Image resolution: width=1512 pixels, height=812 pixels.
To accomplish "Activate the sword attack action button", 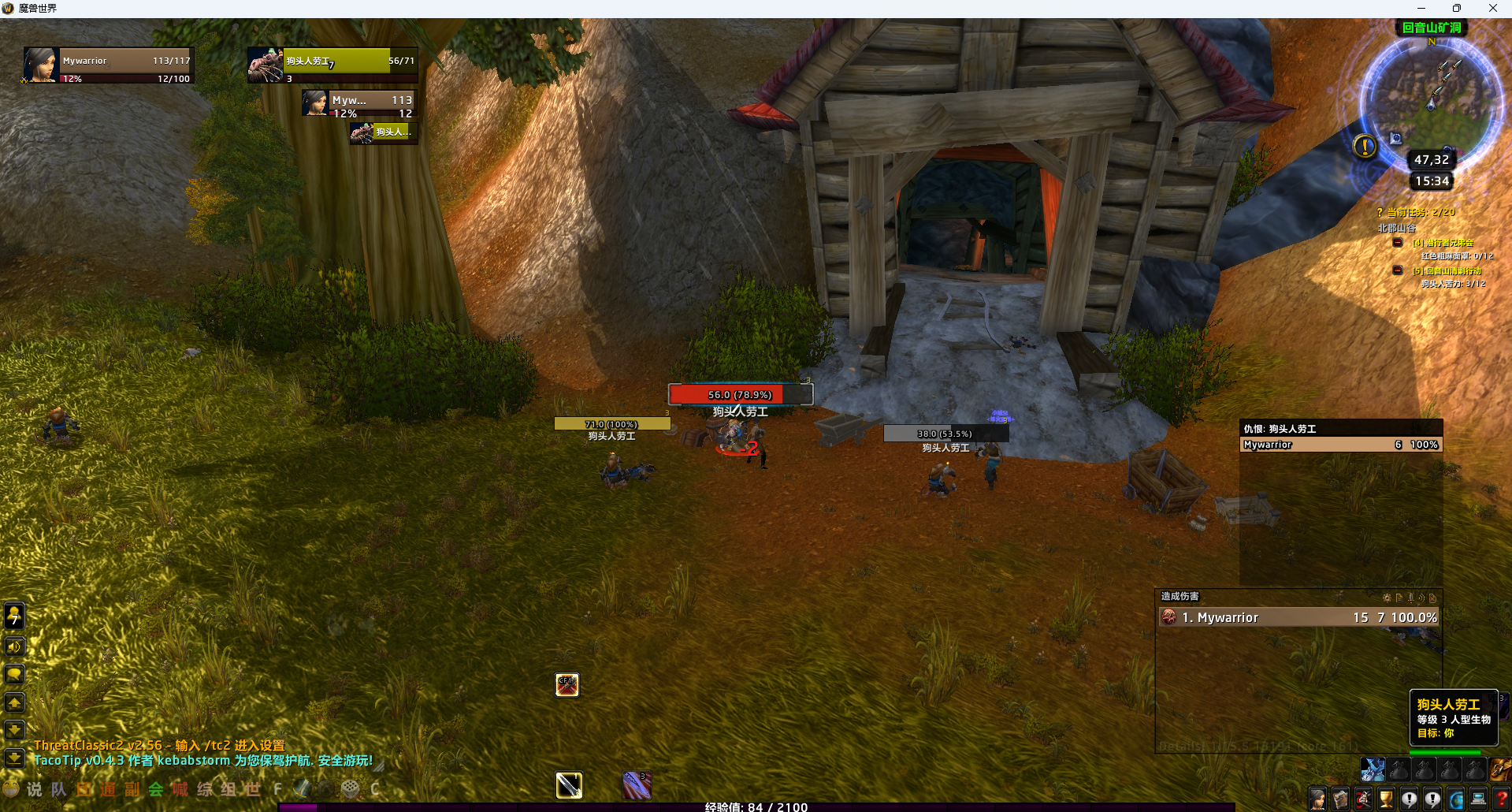I will tap(569, 785).
